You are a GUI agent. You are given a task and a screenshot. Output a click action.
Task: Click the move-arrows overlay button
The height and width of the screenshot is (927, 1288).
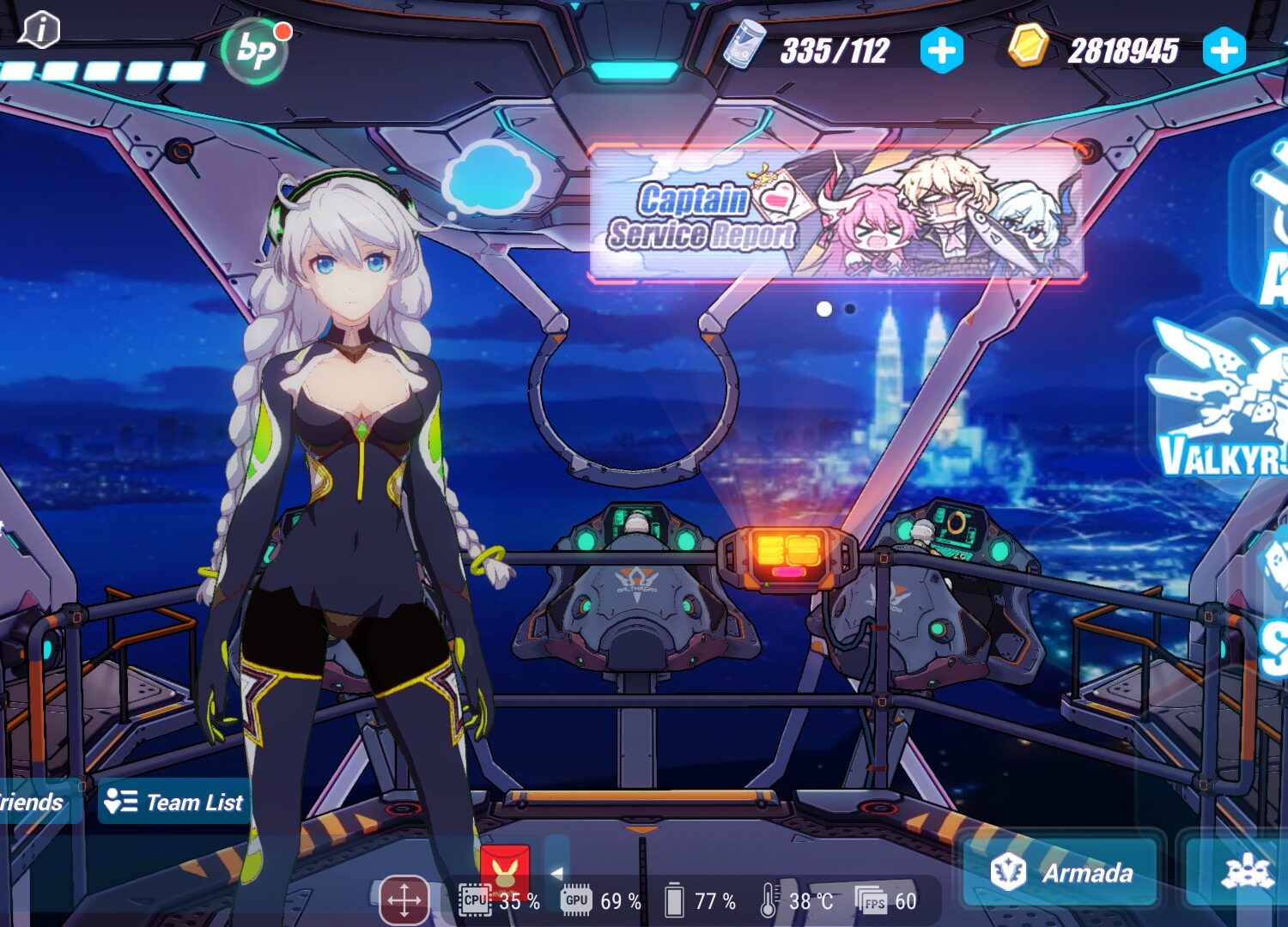click(x=404, y=900)
